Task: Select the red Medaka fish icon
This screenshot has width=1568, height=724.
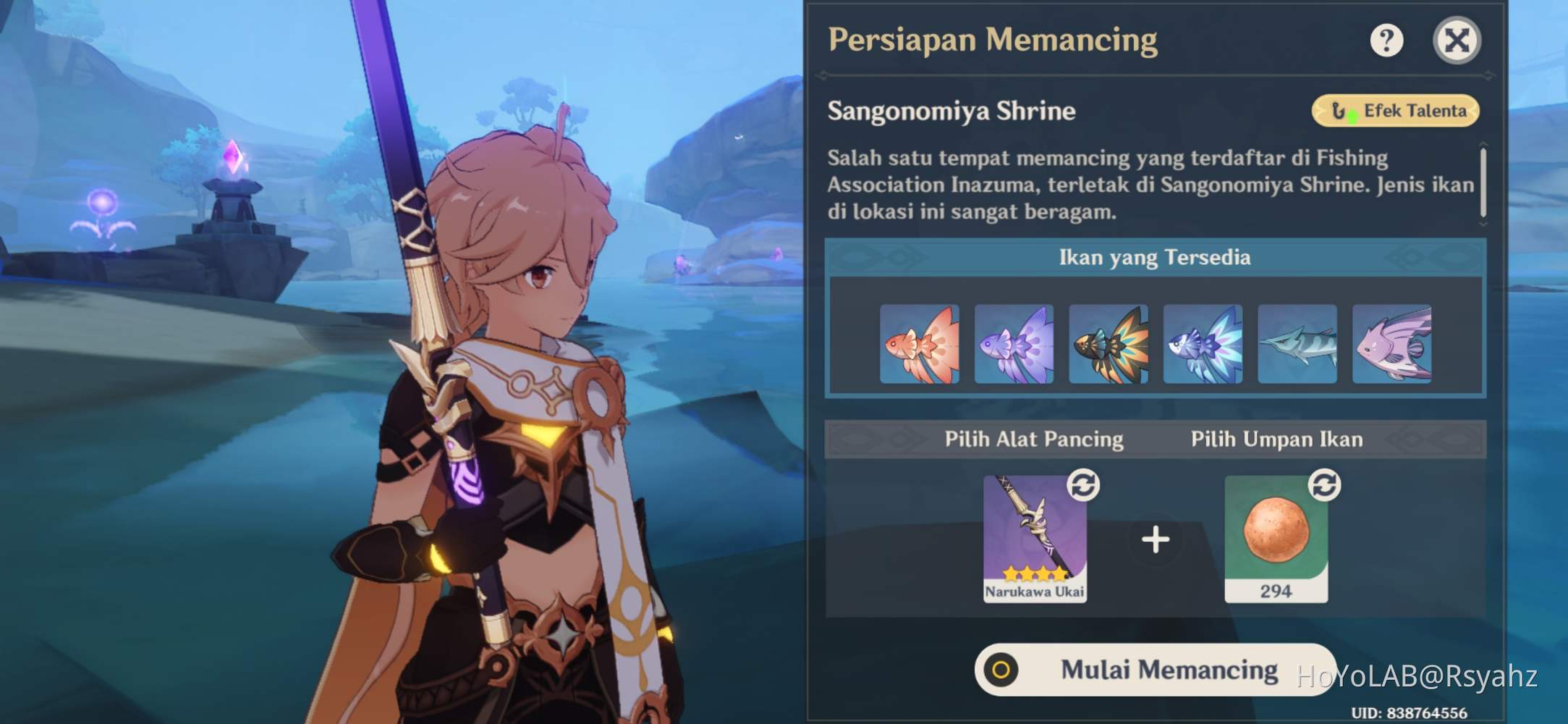Action: 920,345
